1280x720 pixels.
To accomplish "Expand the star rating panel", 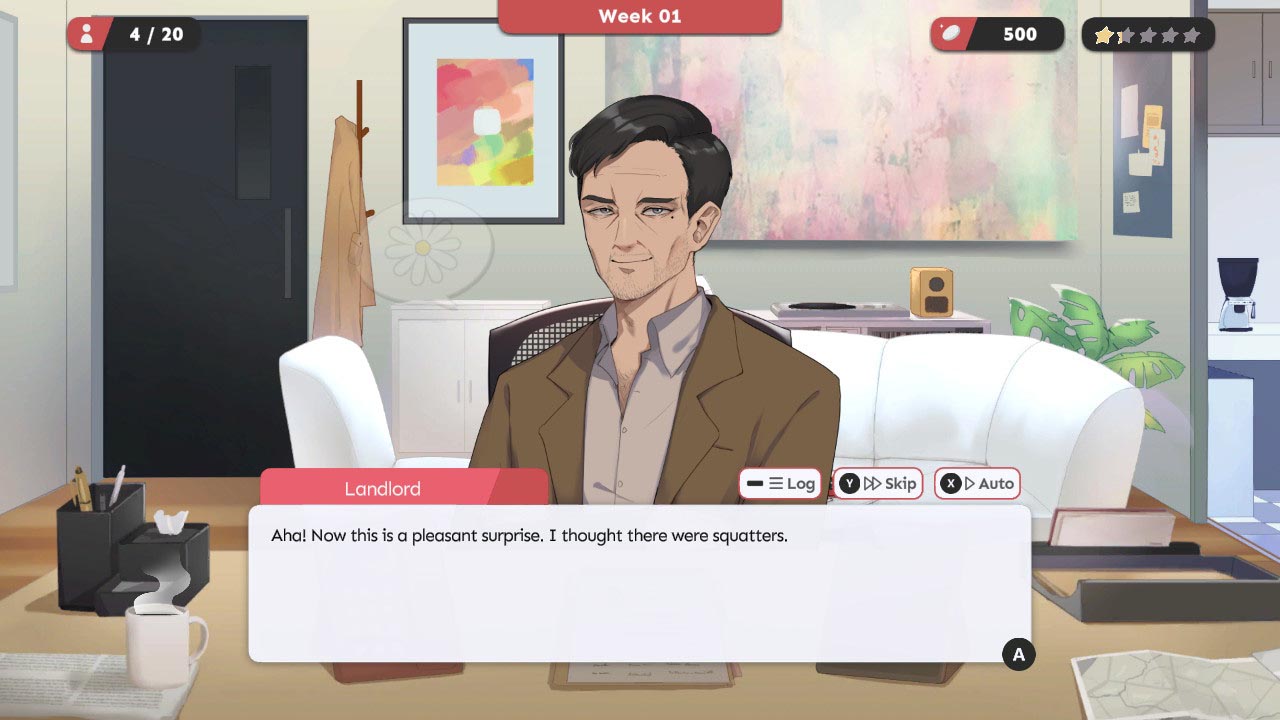I will tap(1148, 34).
